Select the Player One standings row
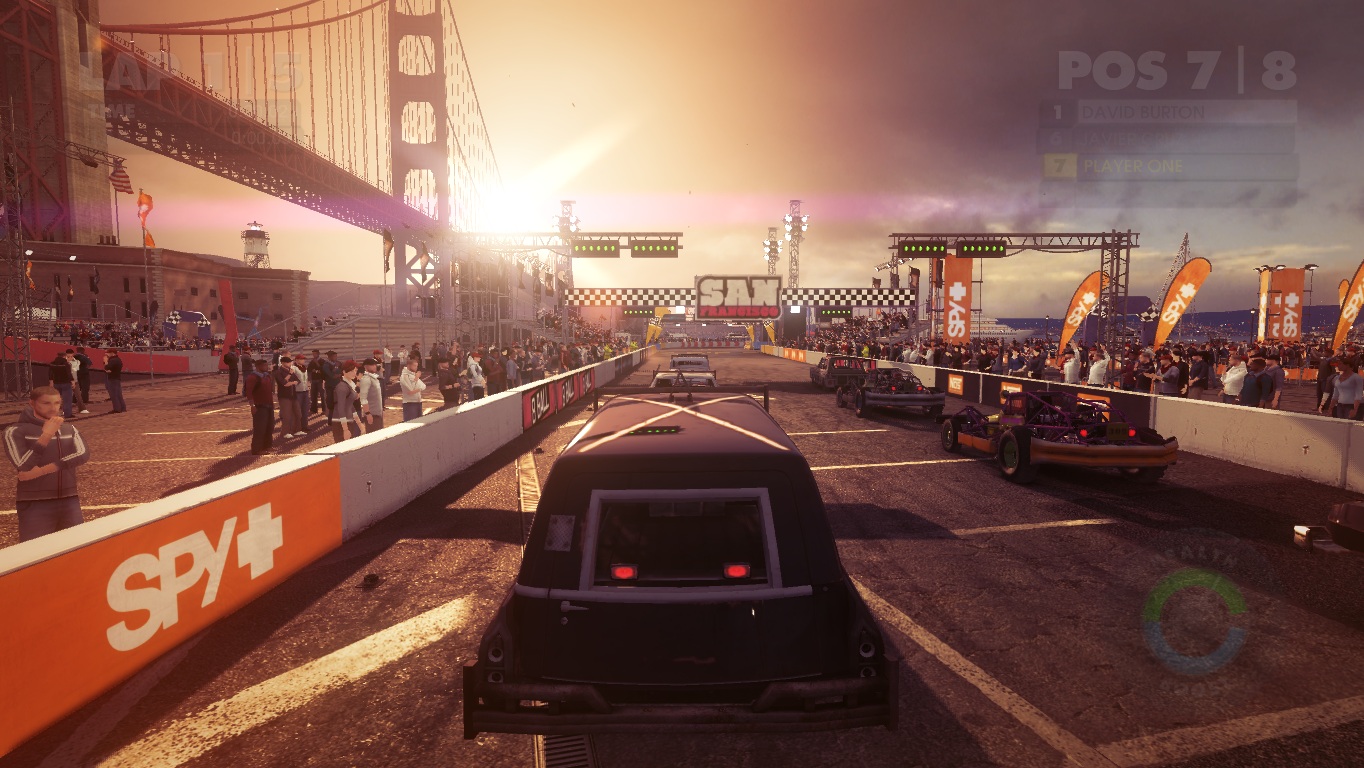This screenshot has height=768, width=1364. coord(1168,166)
